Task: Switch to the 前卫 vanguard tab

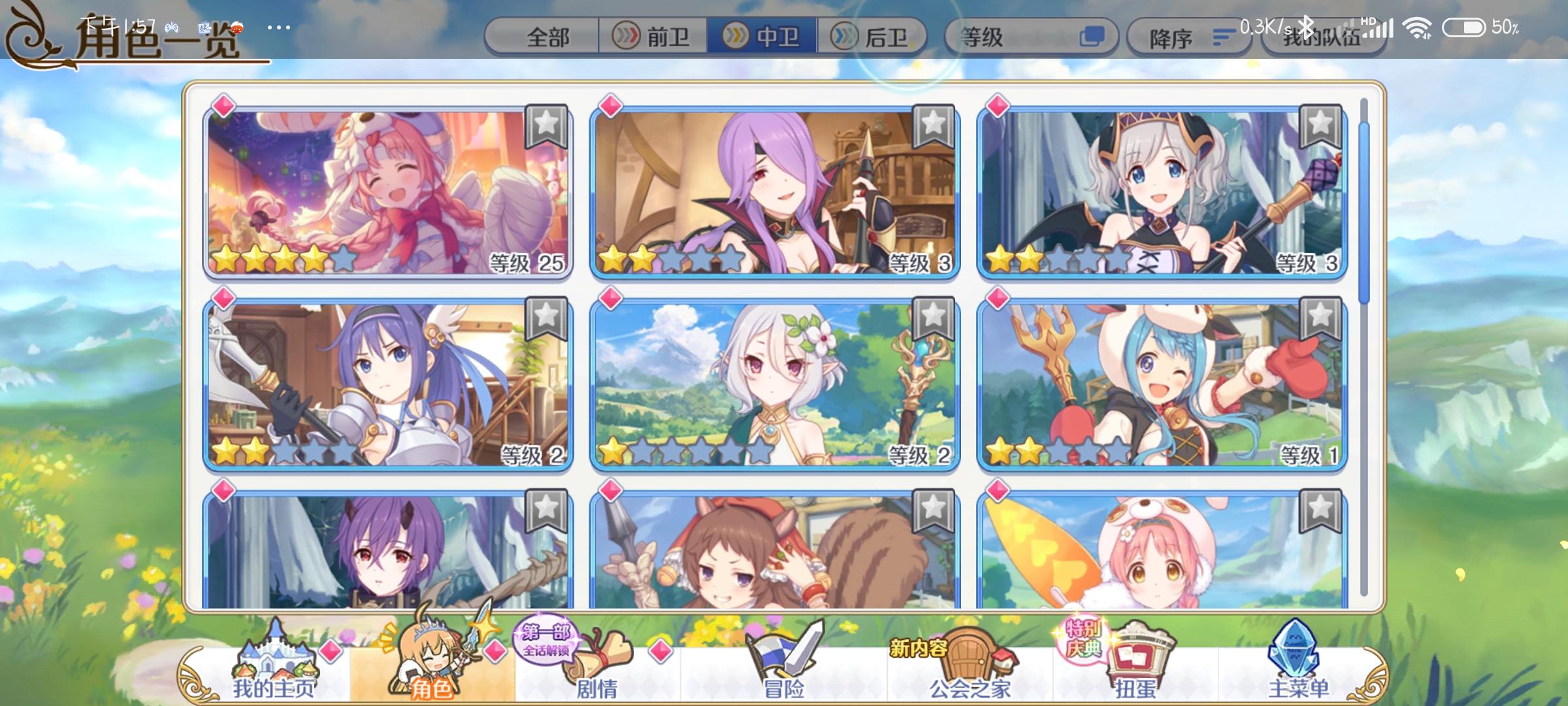Action: [653, 36]
